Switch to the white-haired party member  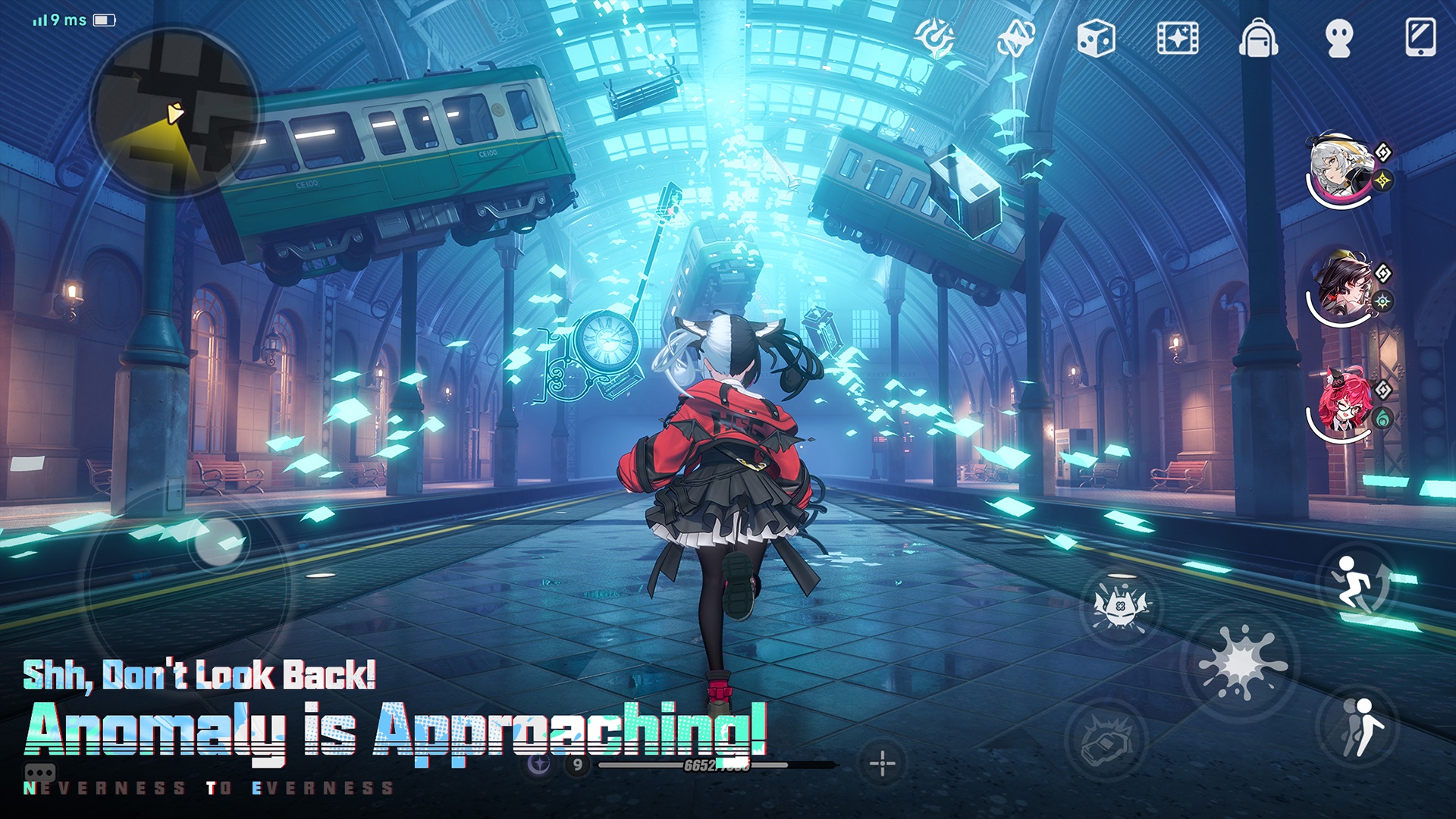point(1341,173)
